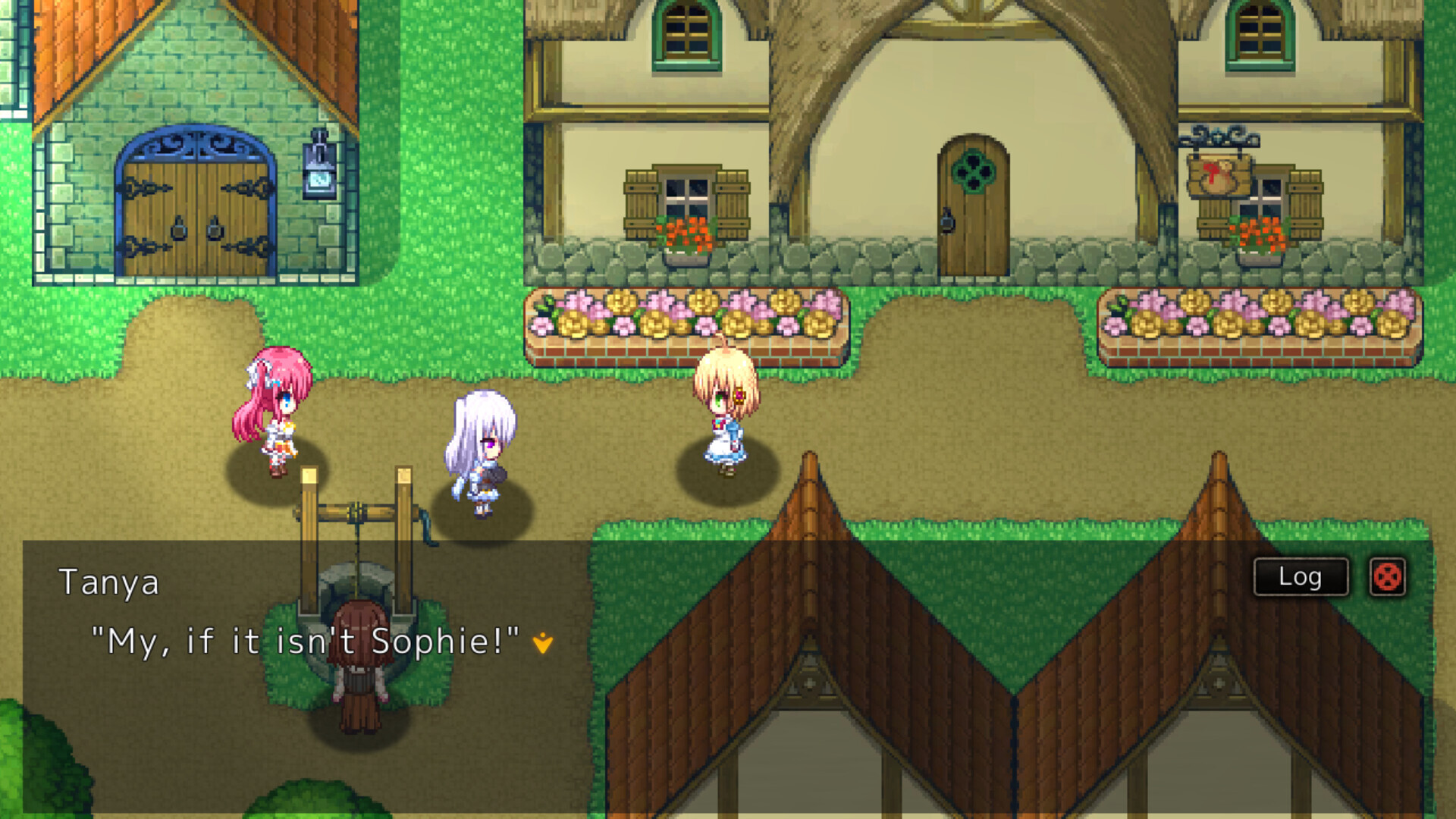
Task: Click the green-shuttered upper window
Action: (x=686, y=34)
